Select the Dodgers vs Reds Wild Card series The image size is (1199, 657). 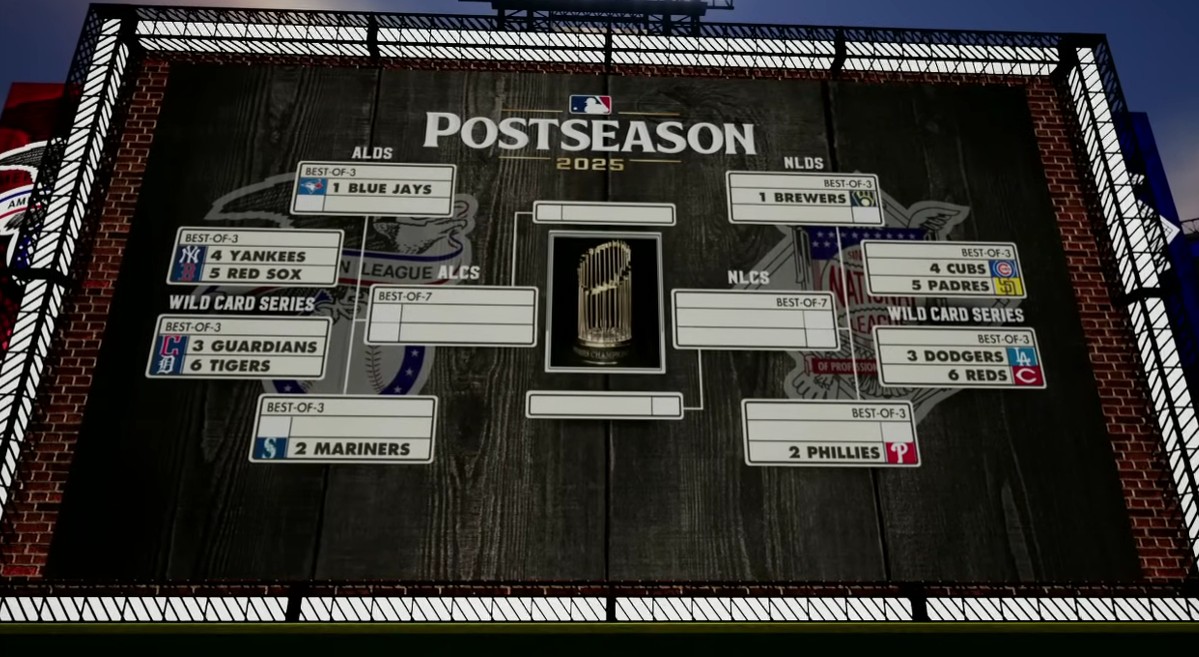(x=959, y=358)
